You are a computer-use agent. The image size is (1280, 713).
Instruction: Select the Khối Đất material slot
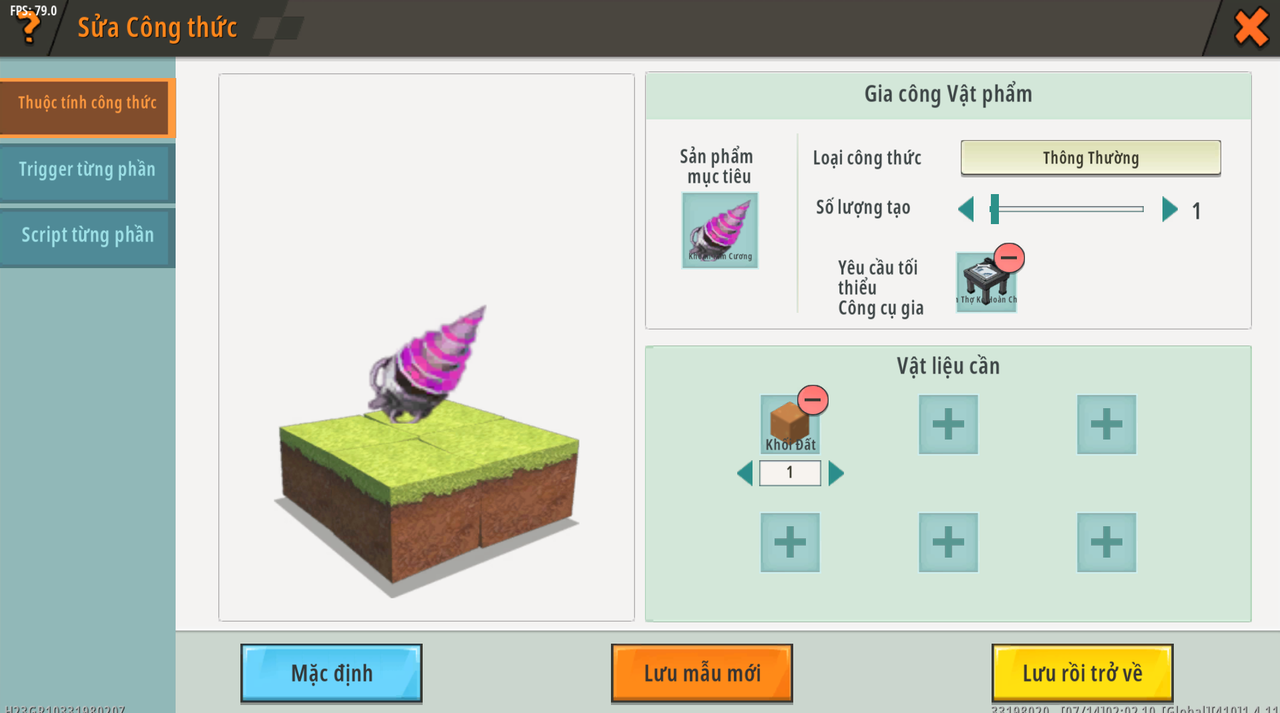pos(788,426)
